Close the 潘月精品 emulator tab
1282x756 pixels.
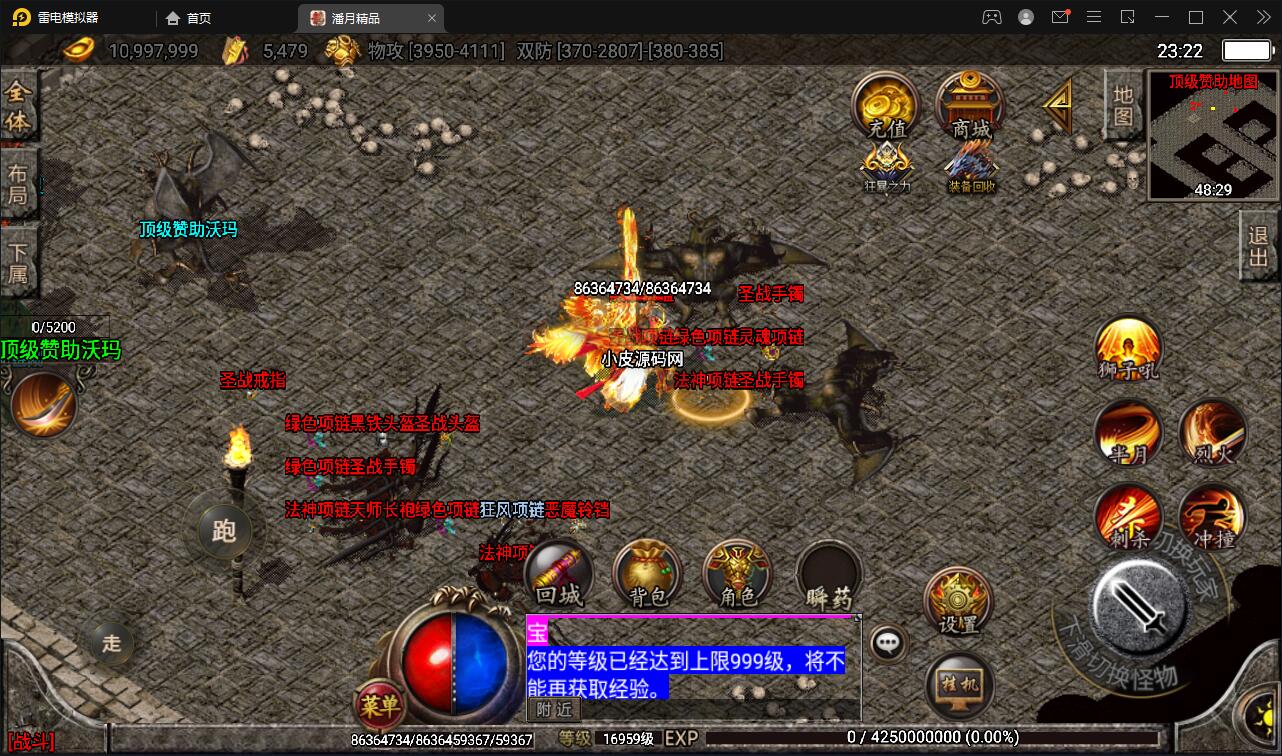432,18
